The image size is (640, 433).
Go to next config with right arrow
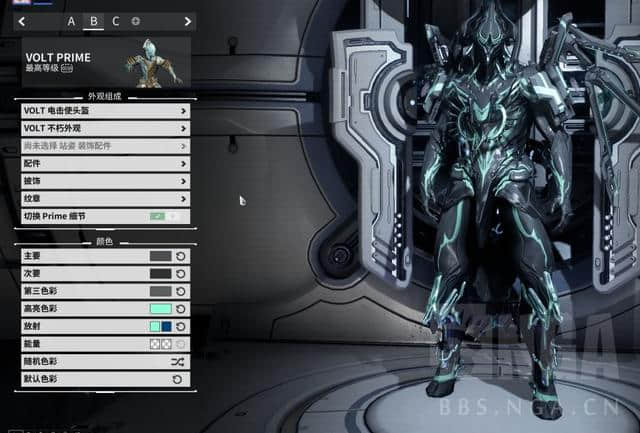coord(187,21)
